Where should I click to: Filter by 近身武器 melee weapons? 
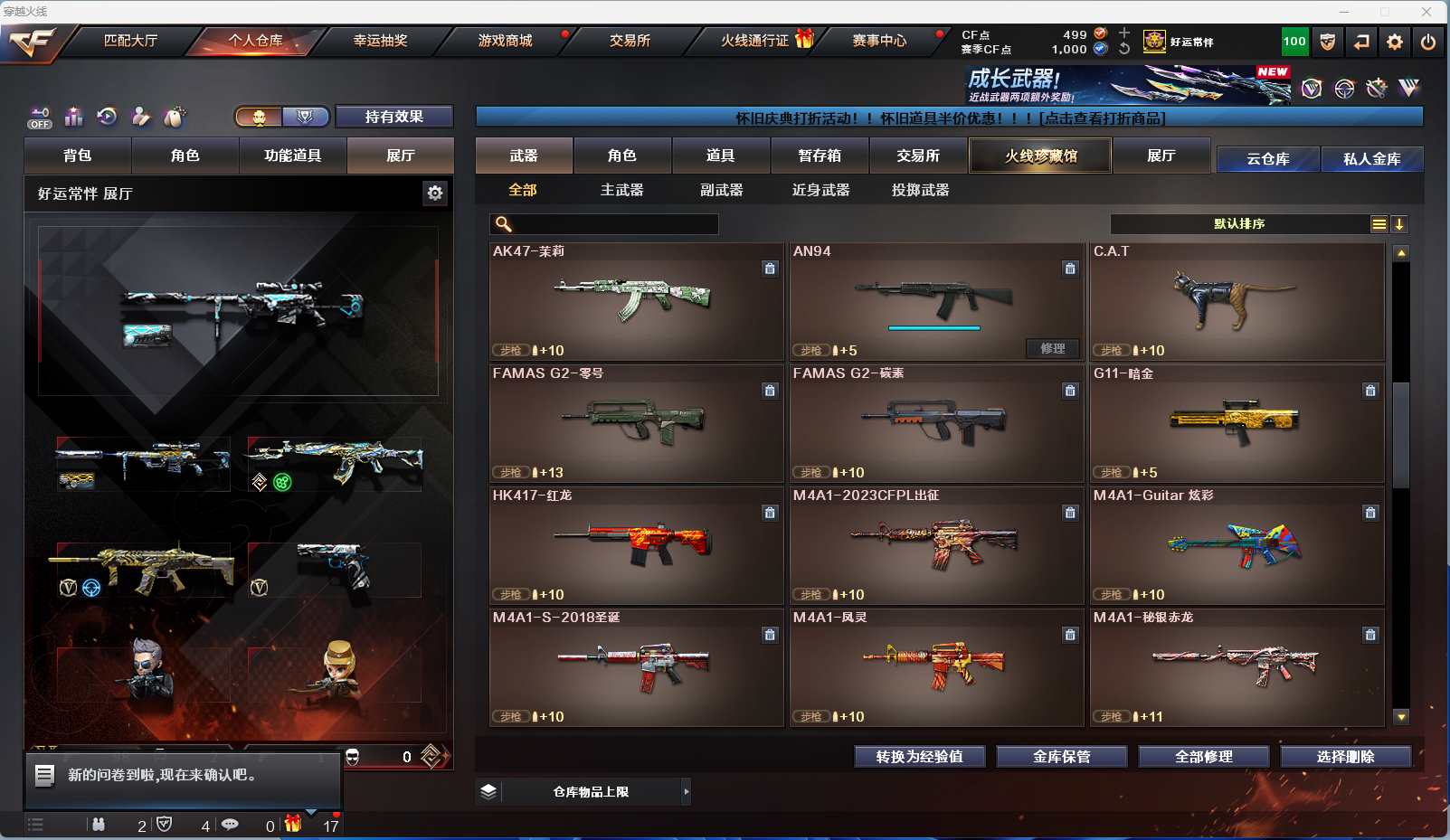point(820,190)
